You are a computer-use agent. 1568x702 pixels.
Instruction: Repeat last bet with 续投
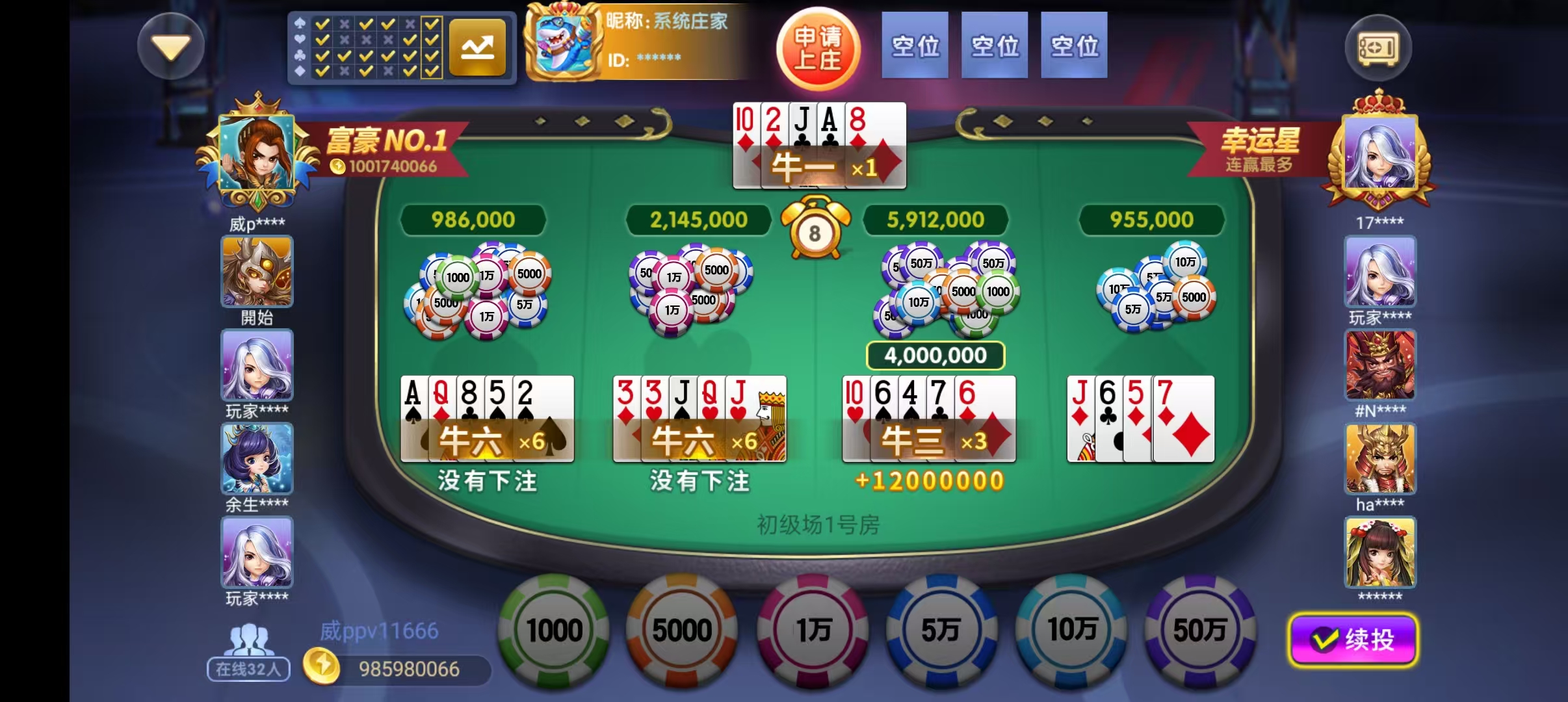point(1353,640)
